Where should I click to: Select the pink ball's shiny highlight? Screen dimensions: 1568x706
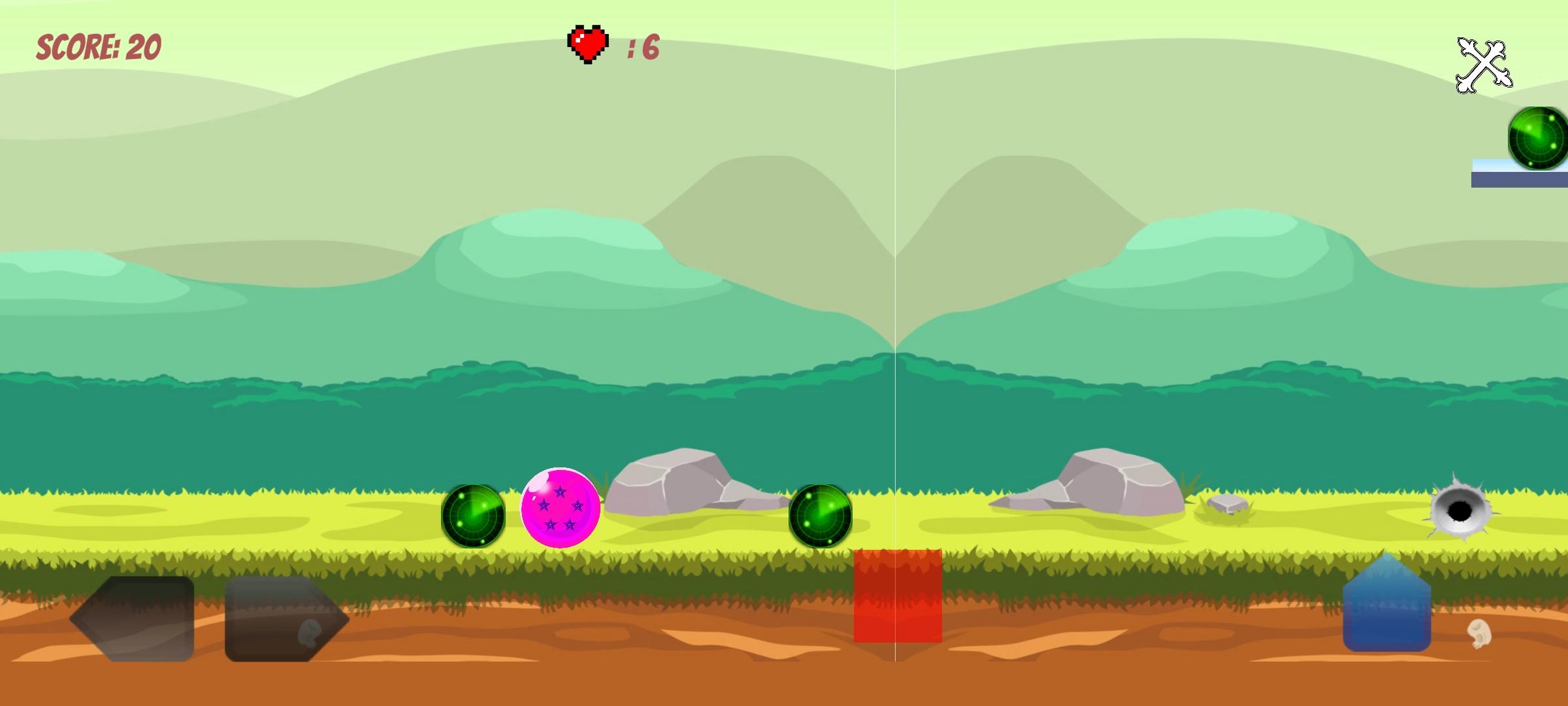[x=540, y=486]
